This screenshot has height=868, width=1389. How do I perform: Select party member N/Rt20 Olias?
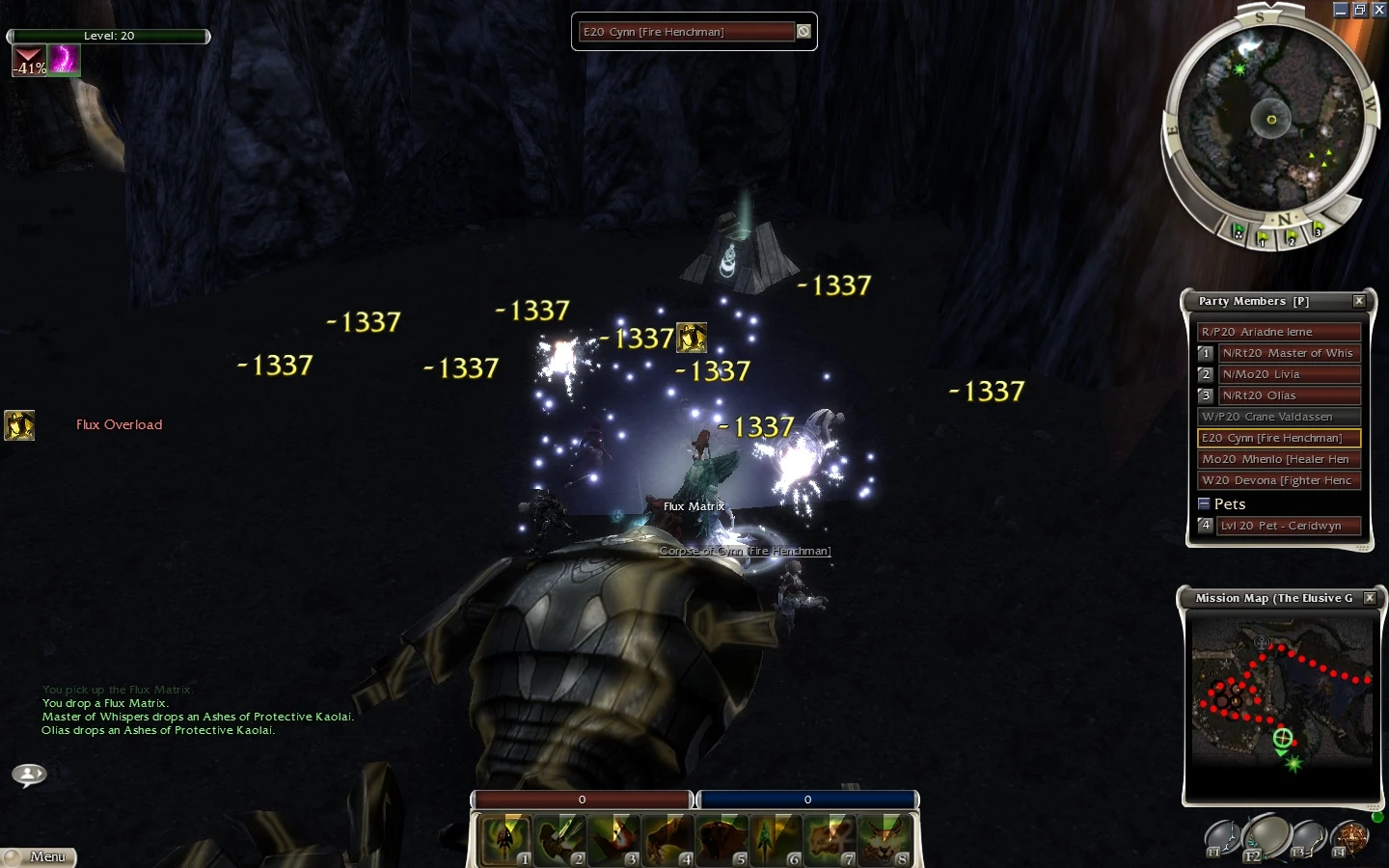1290,395
